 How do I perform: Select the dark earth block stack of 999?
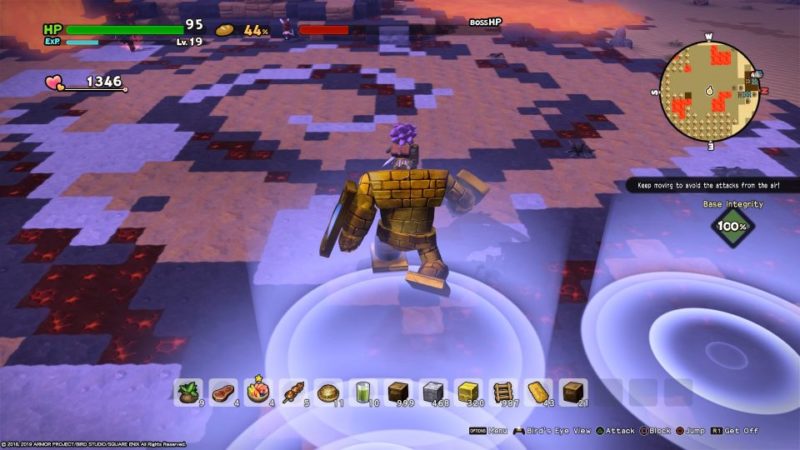[398, 392]
